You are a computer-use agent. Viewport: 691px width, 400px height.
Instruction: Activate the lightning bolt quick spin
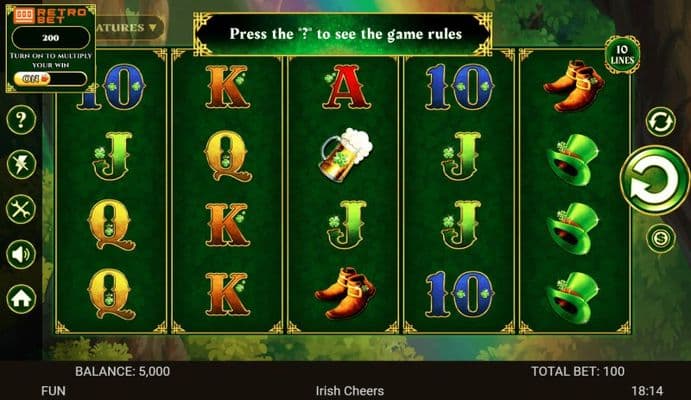[21, 164]
